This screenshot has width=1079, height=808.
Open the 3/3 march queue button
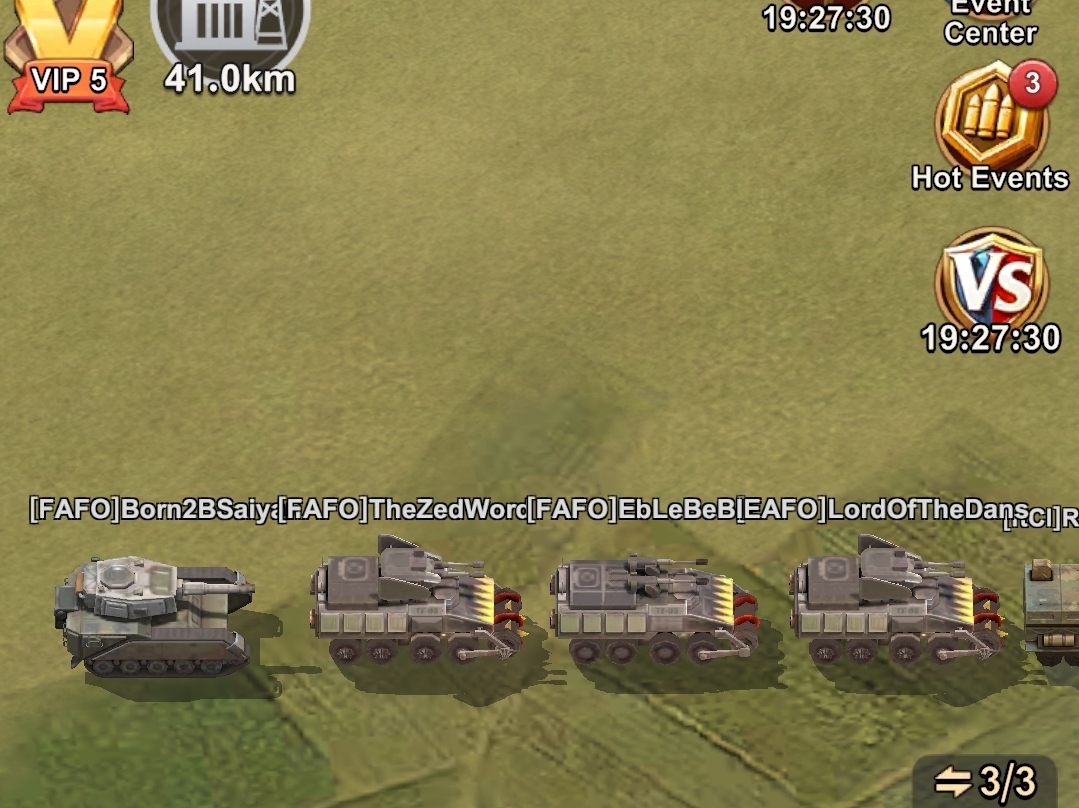[x=984, y=781]
